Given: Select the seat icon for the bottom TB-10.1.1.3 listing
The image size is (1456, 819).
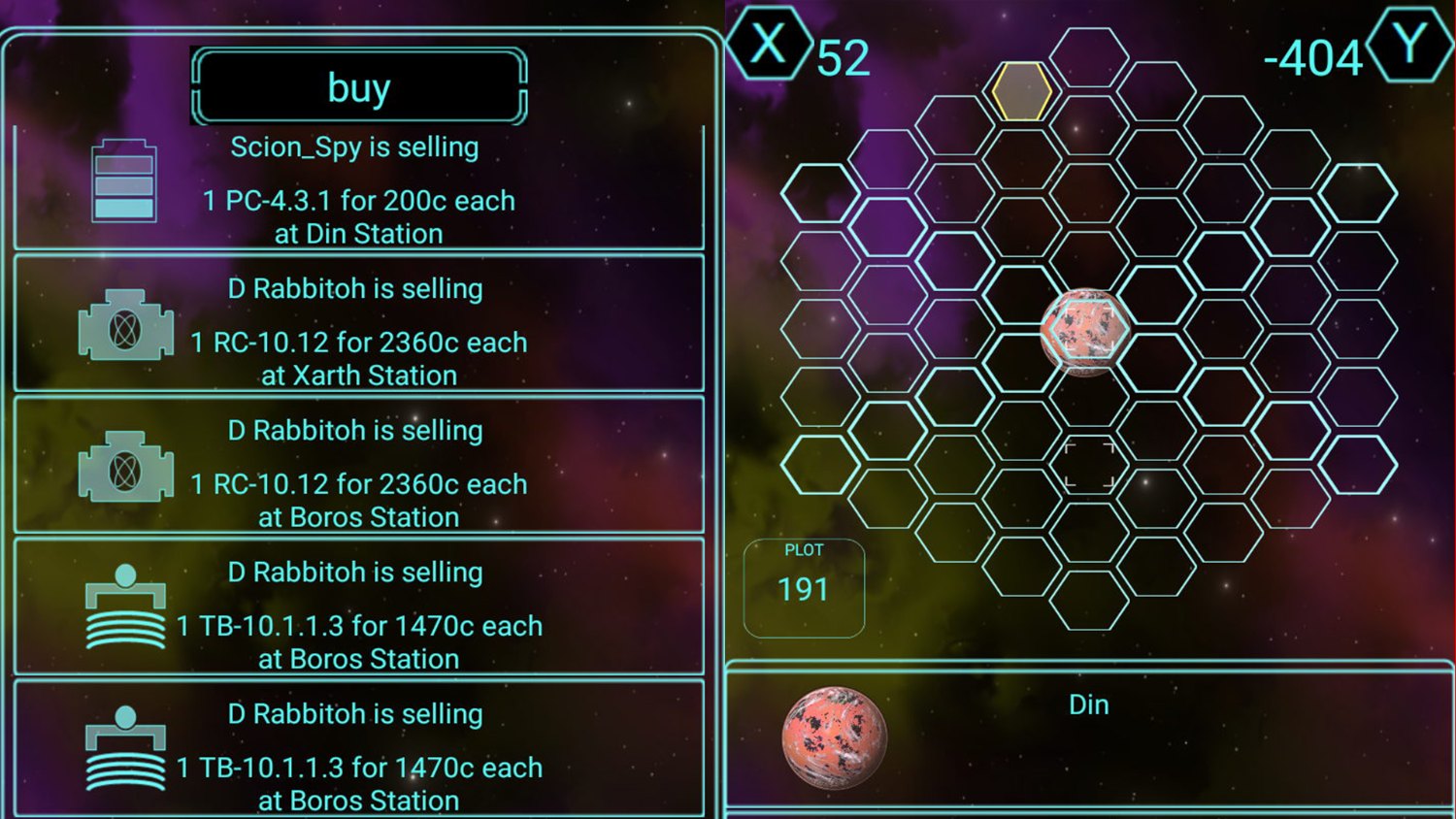Looking at the screenshot, I should pos(124,747).
